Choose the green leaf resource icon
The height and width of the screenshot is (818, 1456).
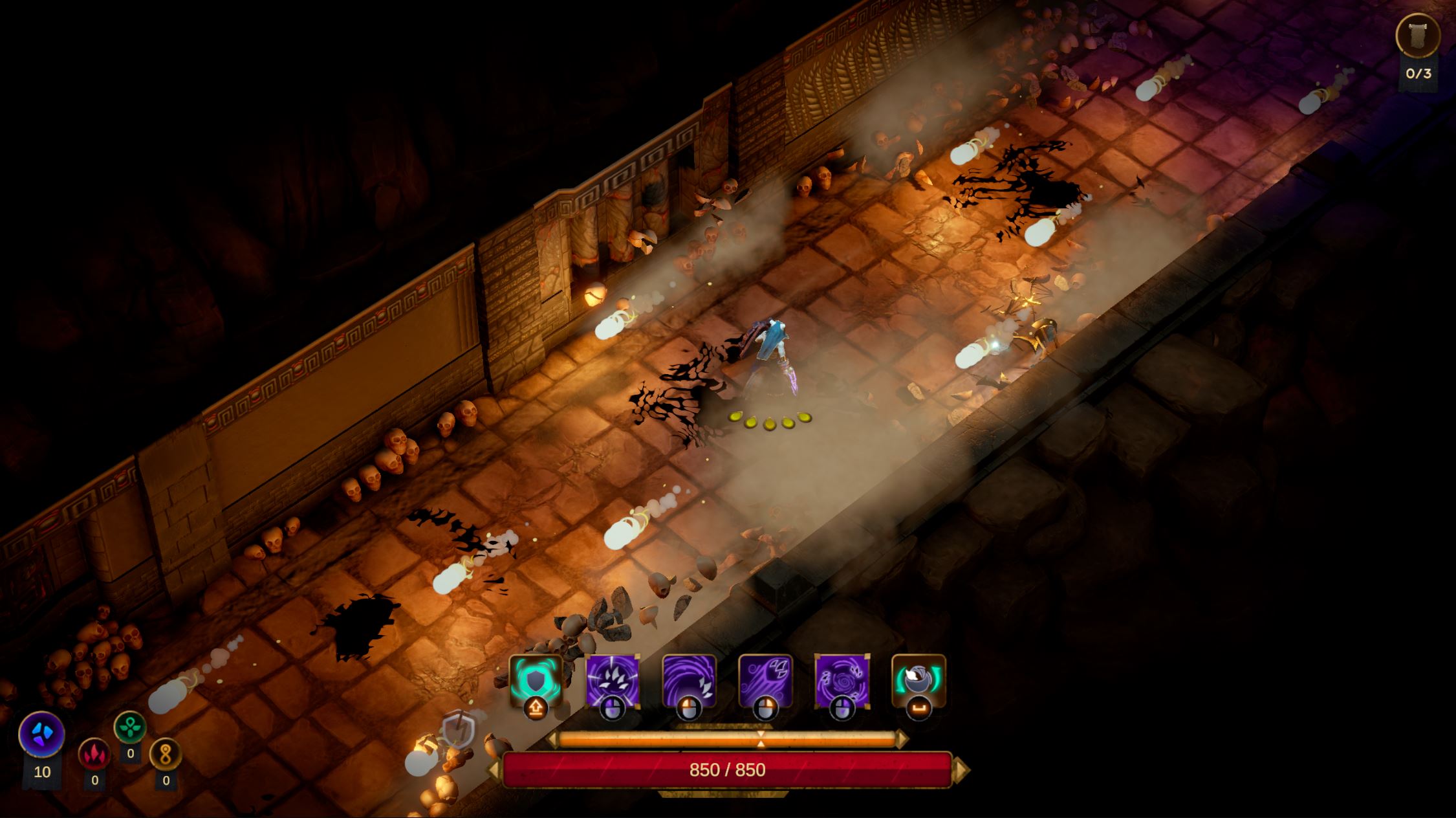(x=130, y=727)
